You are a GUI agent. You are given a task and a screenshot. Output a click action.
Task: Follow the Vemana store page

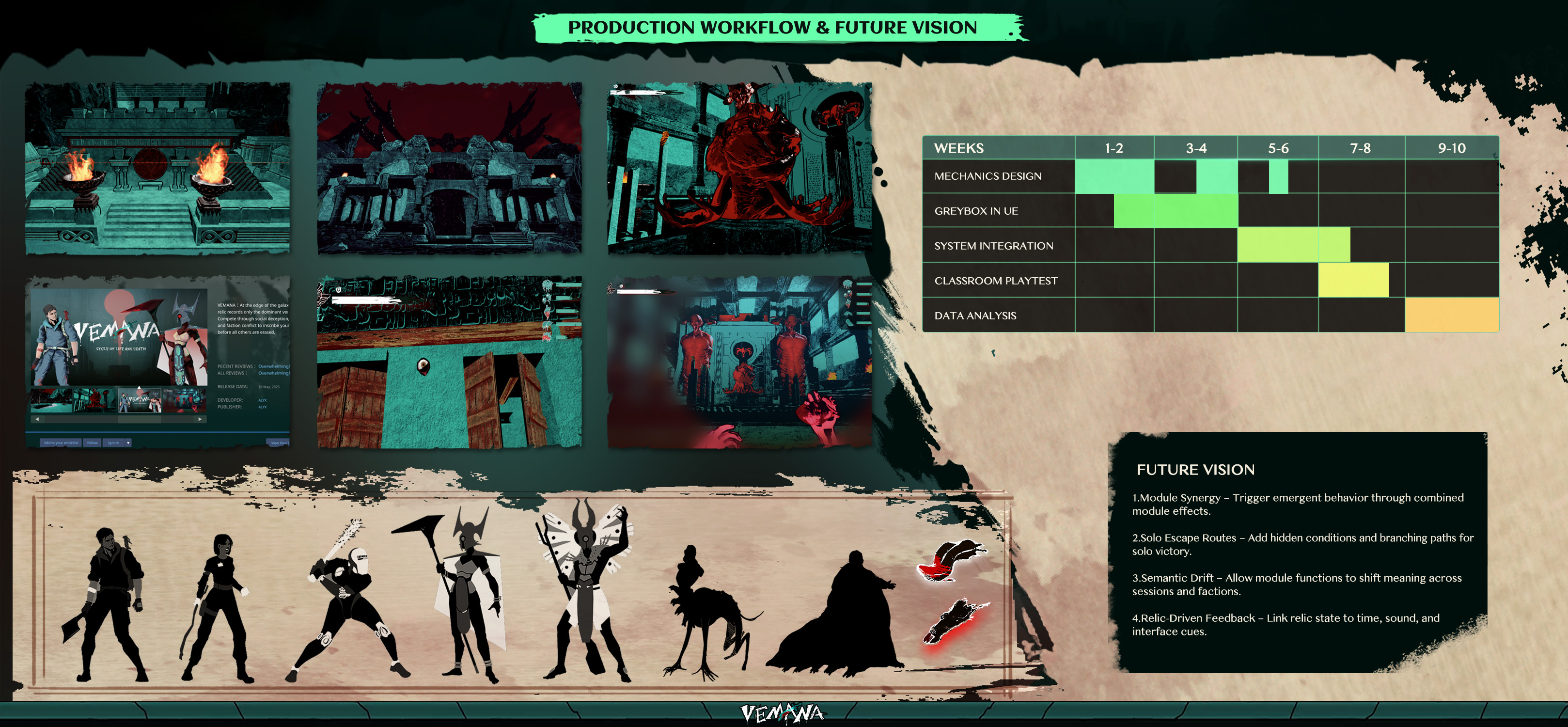click(93, 443)
